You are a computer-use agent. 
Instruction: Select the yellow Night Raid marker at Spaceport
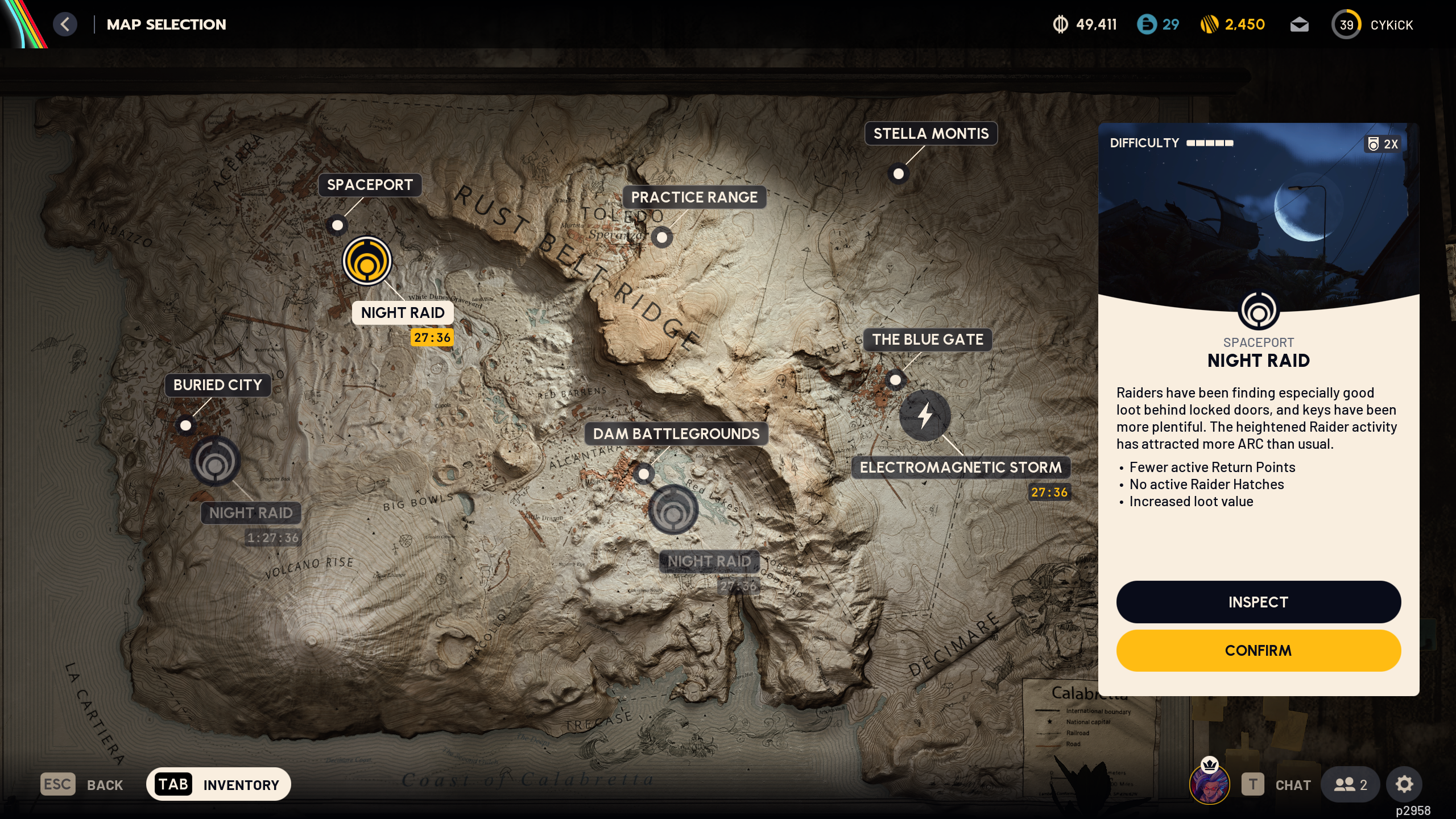(369, 260)
